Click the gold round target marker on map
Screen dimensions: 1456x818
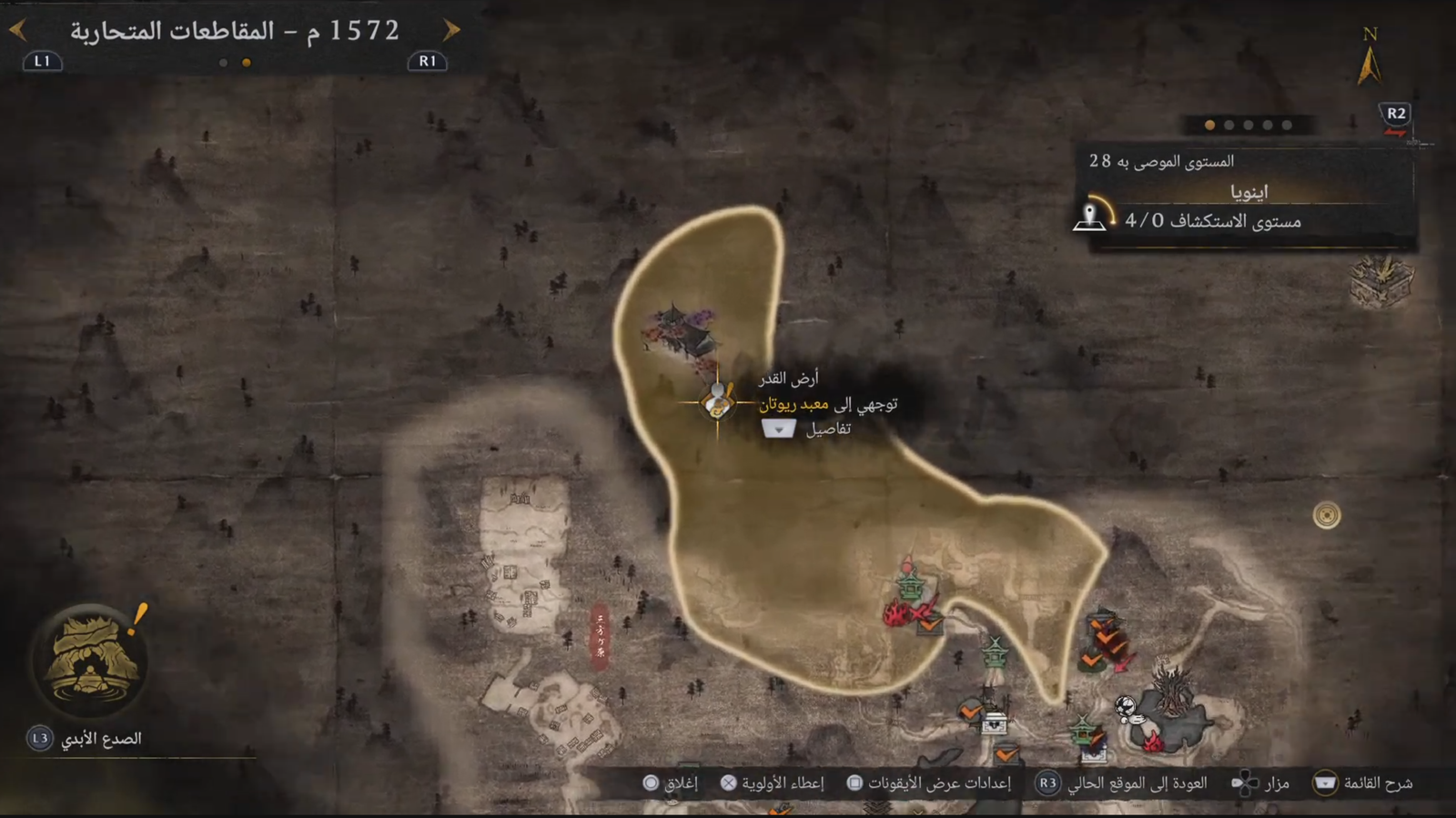1327,516
